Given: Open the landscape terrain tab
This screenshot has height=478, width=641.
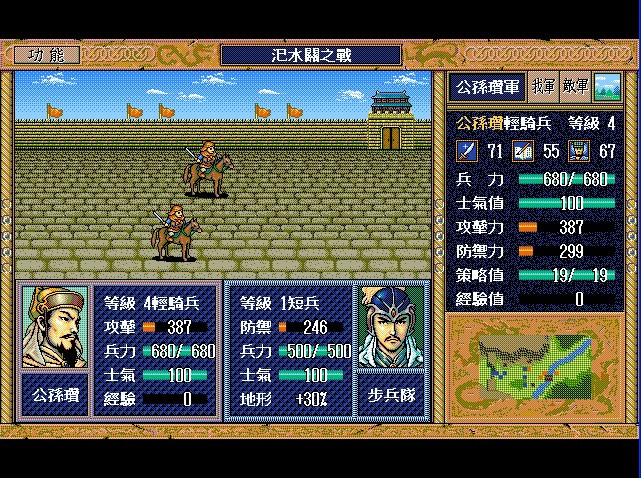Looking at the screenshot, I should (x=606, y=88).
